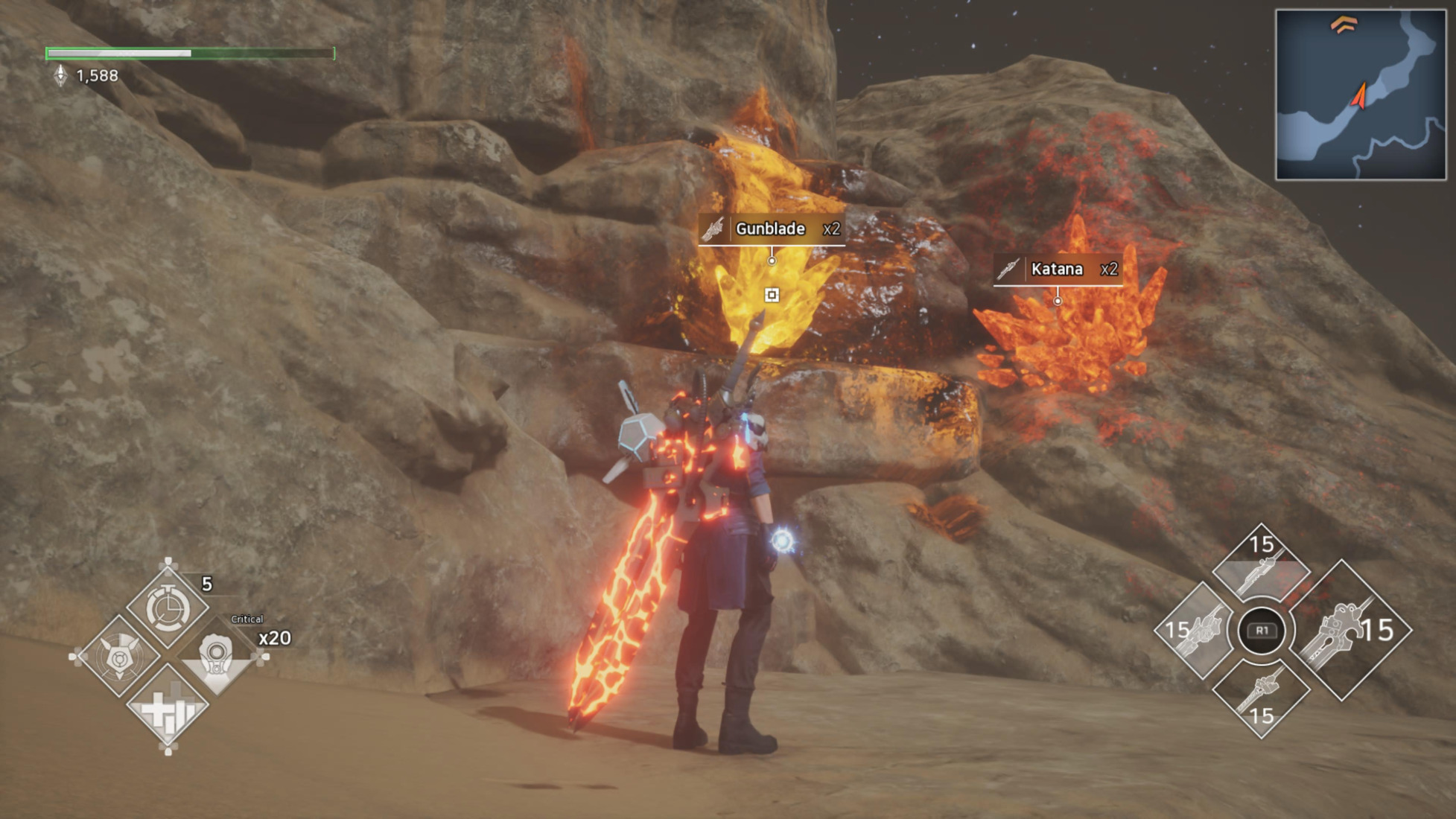Open the minimap
Screen dimensions: 1456x819
point(1360,95)
